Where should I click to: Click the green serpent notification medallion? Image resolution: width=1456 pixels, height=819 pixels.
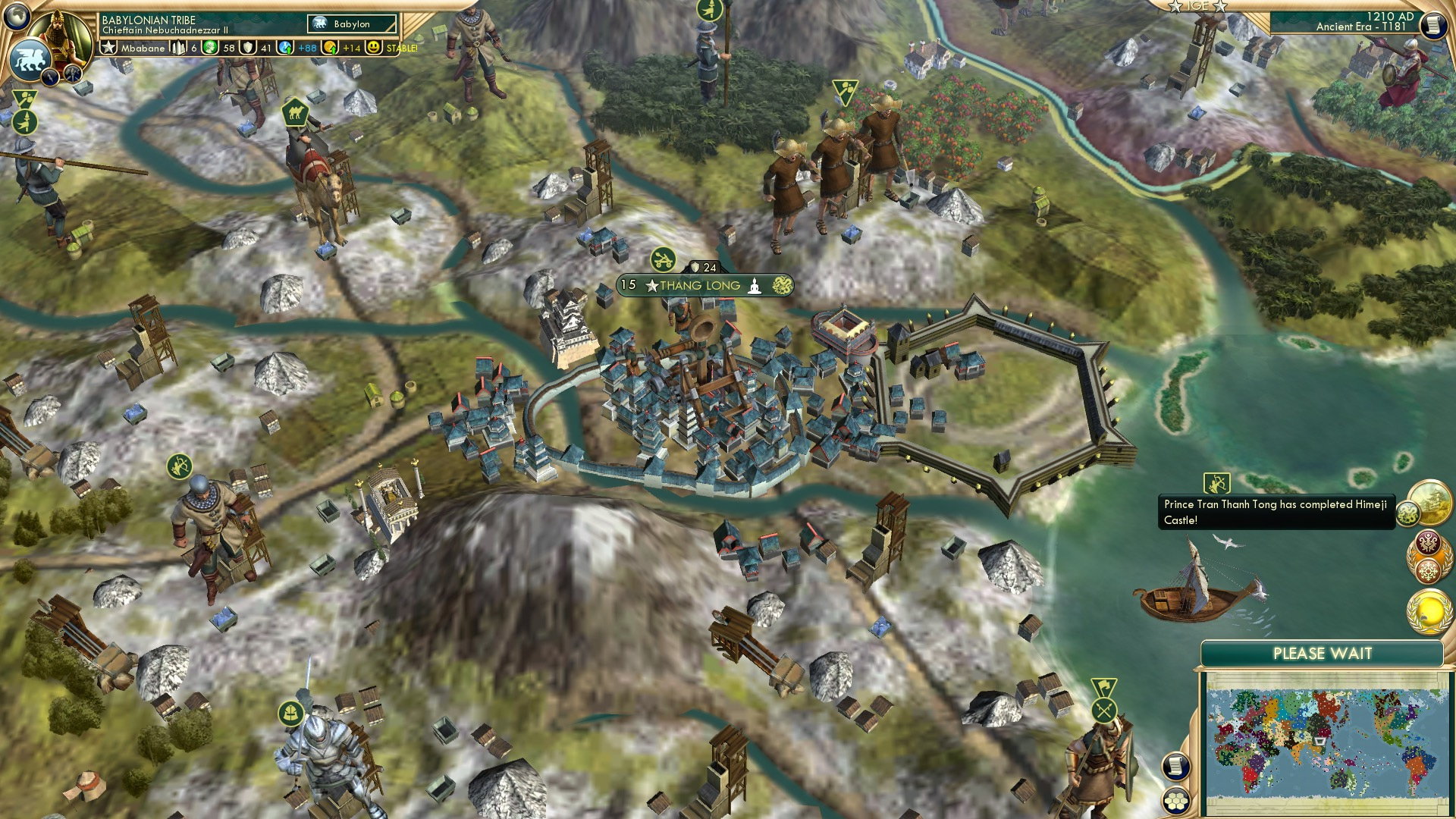coord(1407,513)
